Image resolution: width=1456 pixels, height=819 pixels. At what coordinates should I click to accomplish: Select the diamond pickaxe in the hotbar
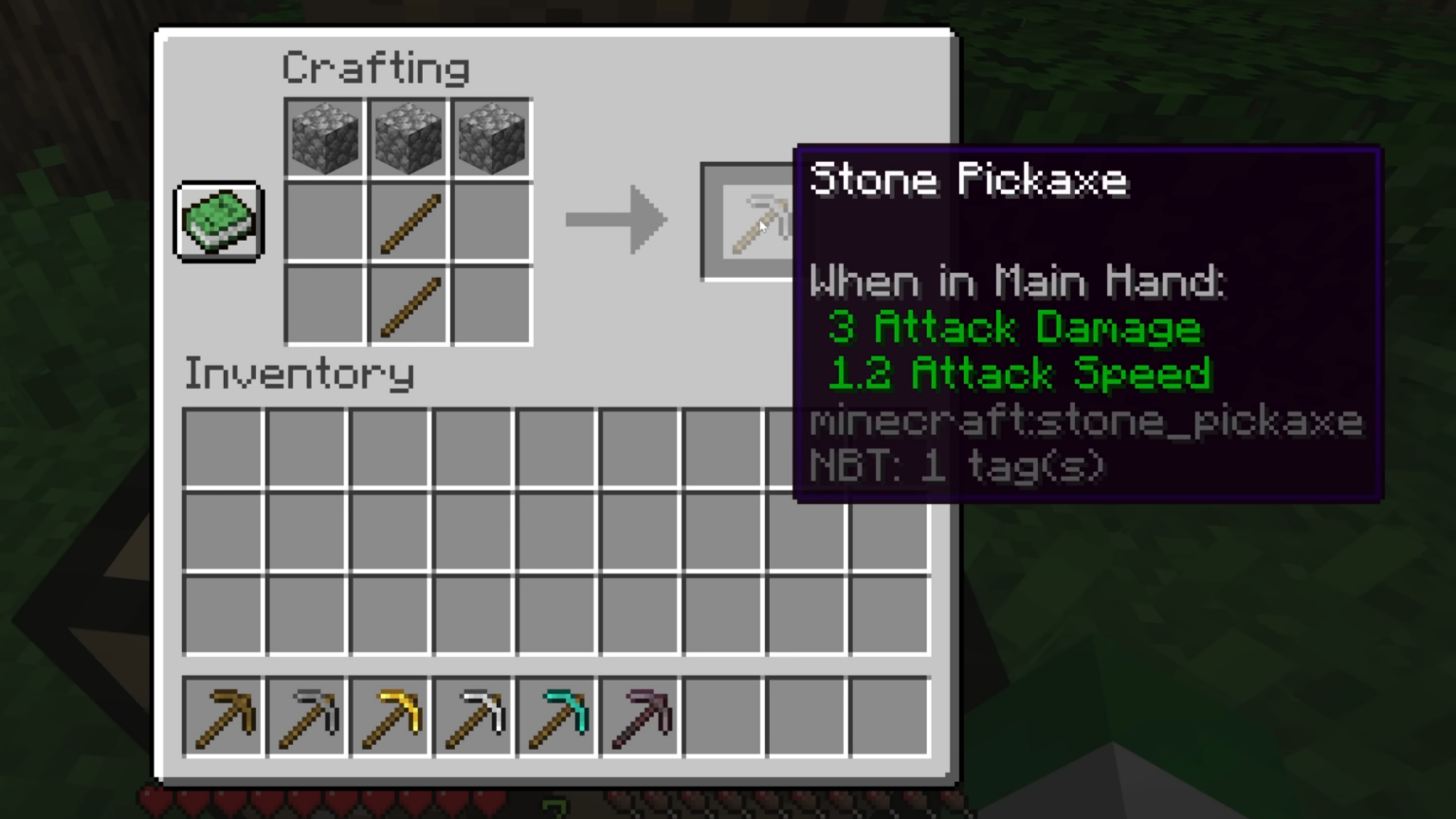pyautogui.click(x=555, y=716)
